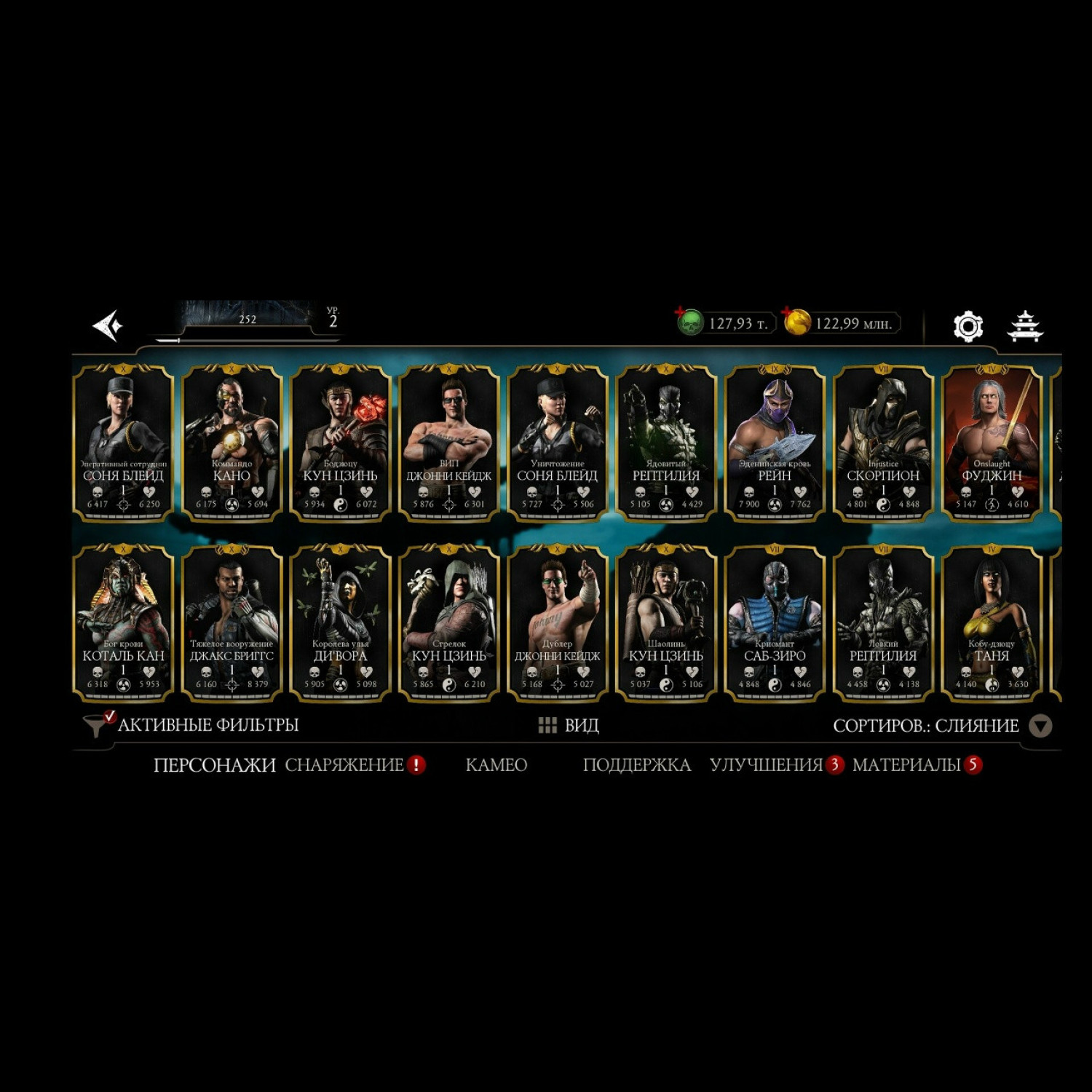
Task: Select the Injustice Scorpion card
Action: (883, 443)
